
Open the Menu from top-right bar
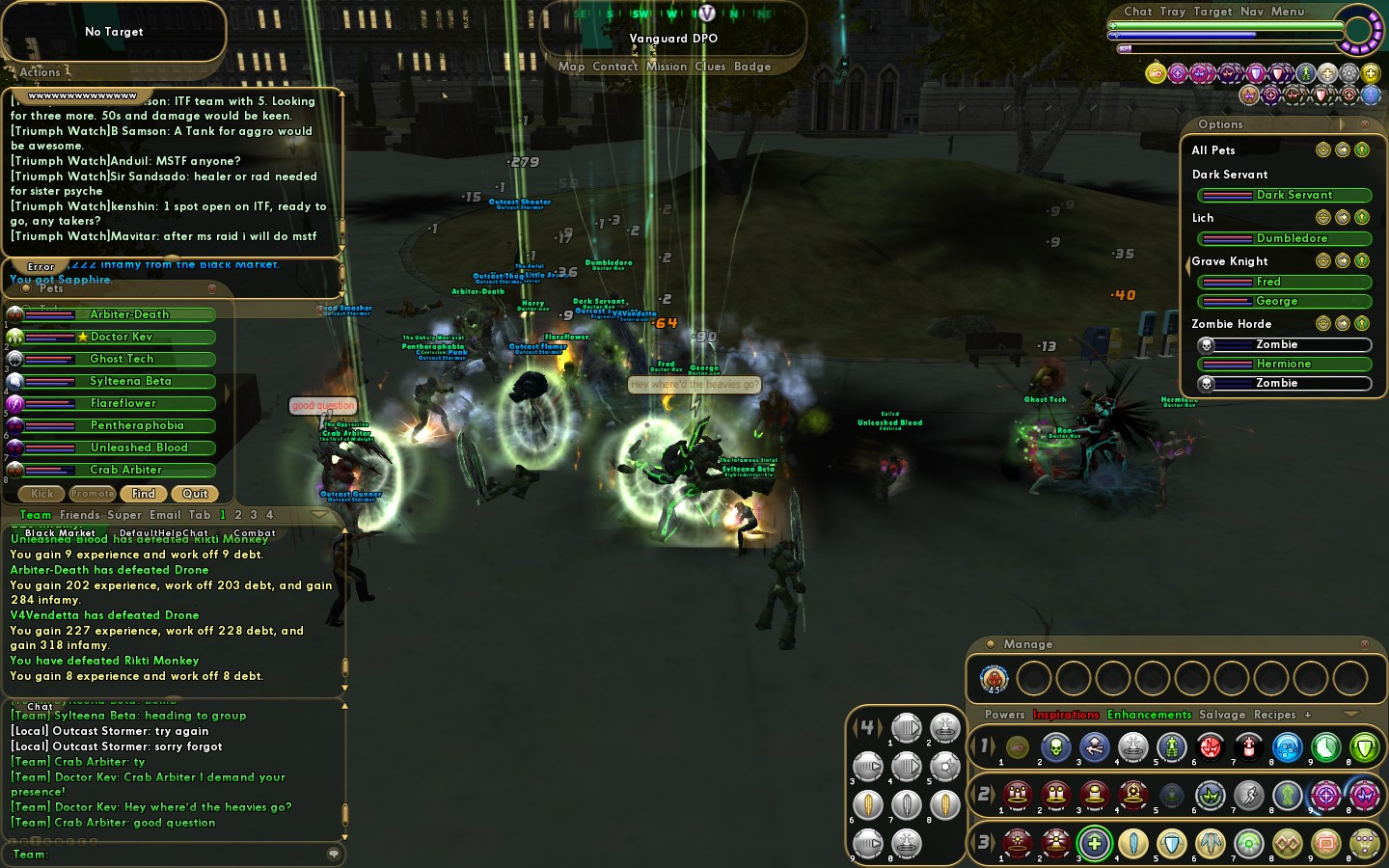pos(1287,12)
